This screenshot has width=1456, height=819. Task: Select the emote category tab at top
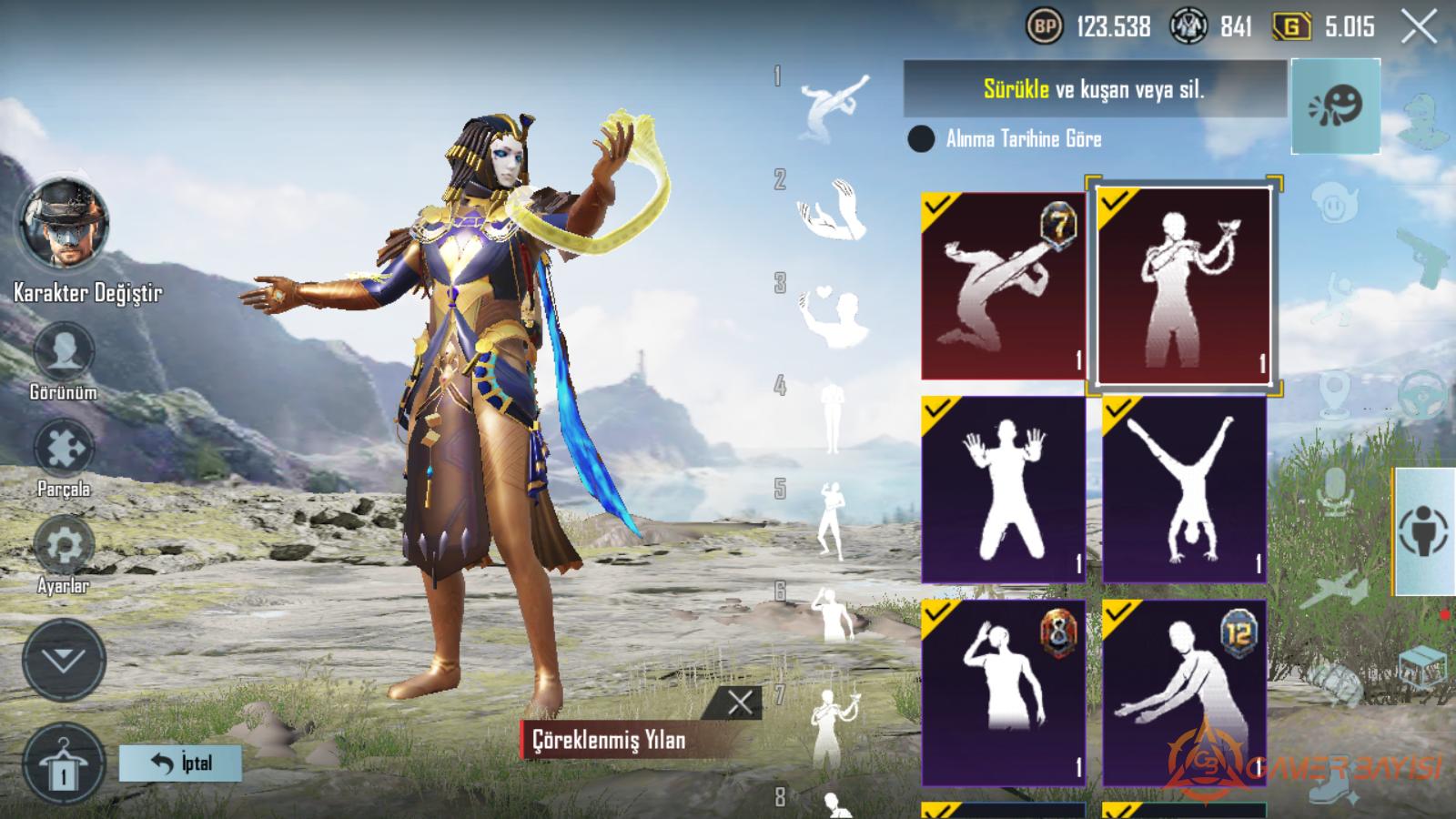[x=1335, y=106]
